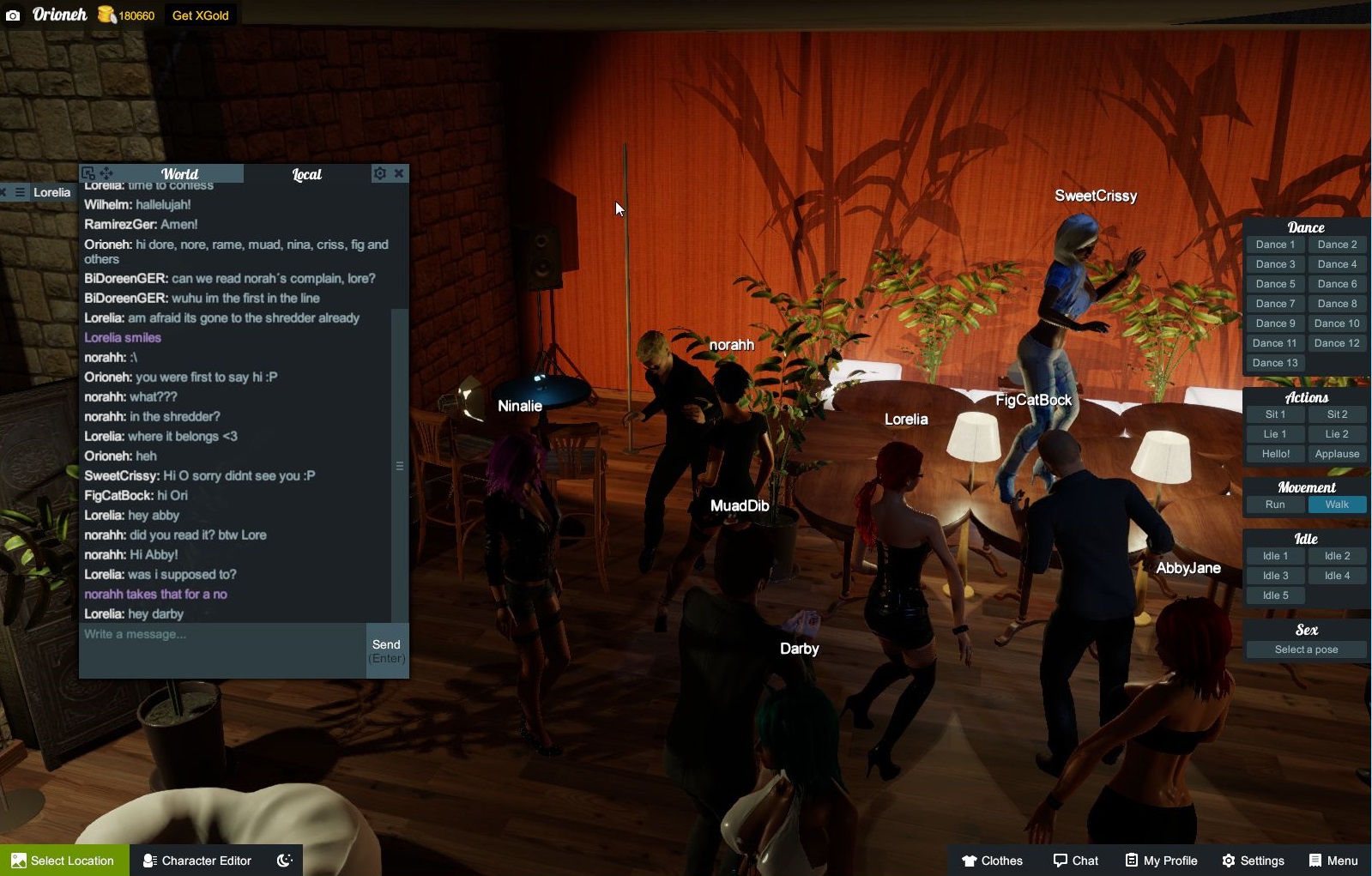Start Dance 5 from the Dance panel
1372x876 pixels.
click(x=1275, y=283)
